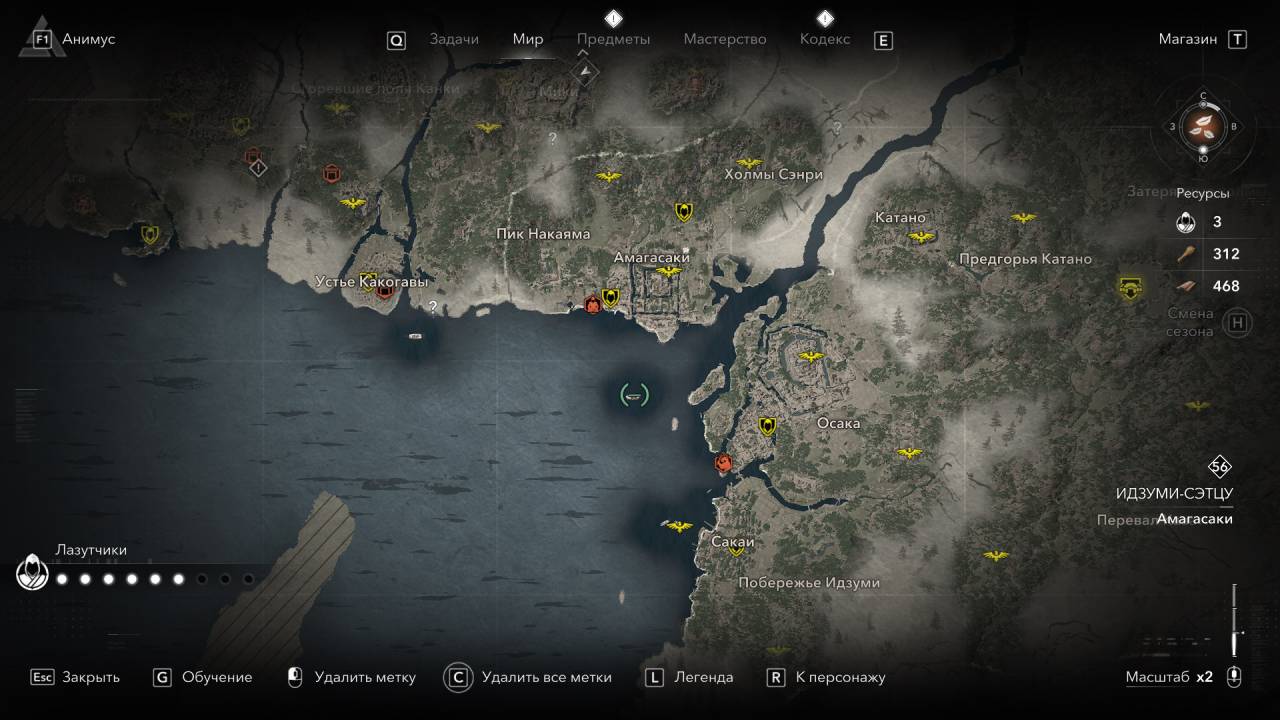
Task: Click the compass season emblem
Action: pyautogui.click(x=1203, y=126)
